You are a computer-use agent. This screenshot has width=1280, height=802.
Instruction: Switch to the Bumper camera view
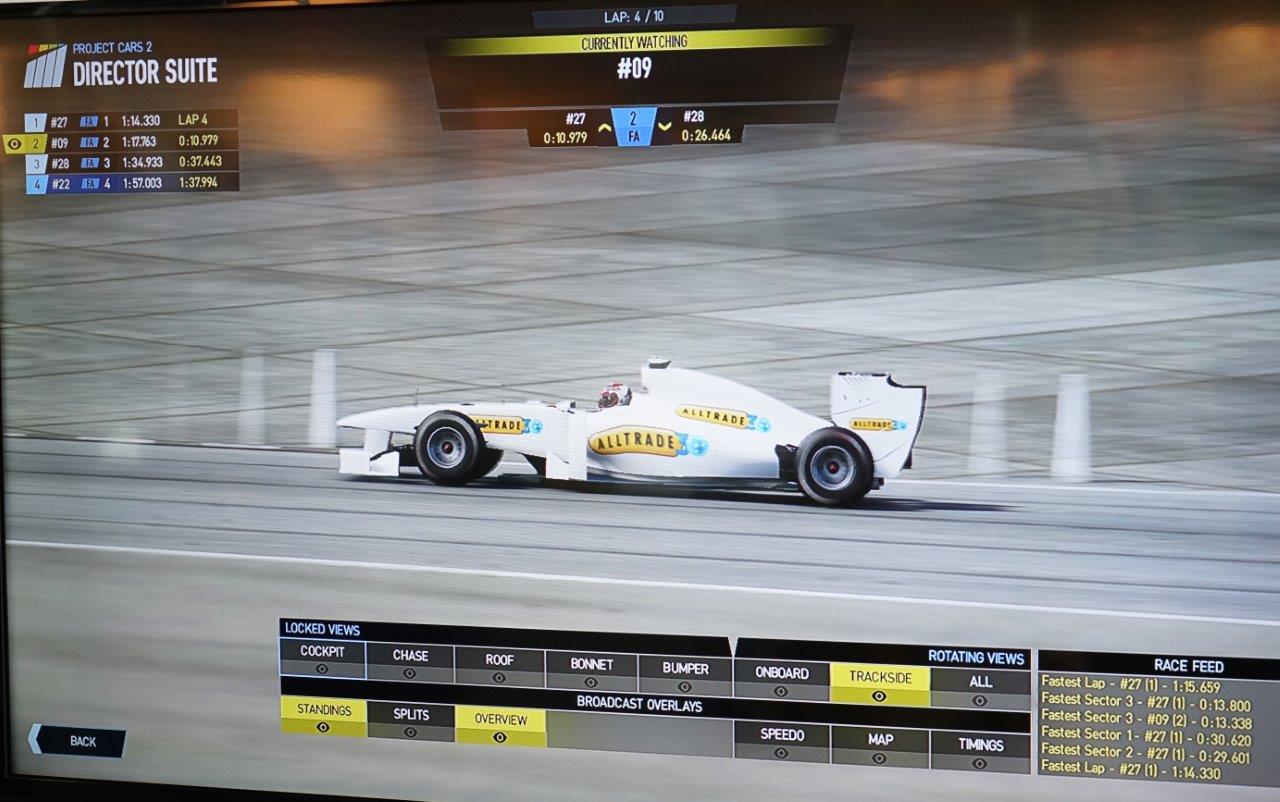(685, 676)
